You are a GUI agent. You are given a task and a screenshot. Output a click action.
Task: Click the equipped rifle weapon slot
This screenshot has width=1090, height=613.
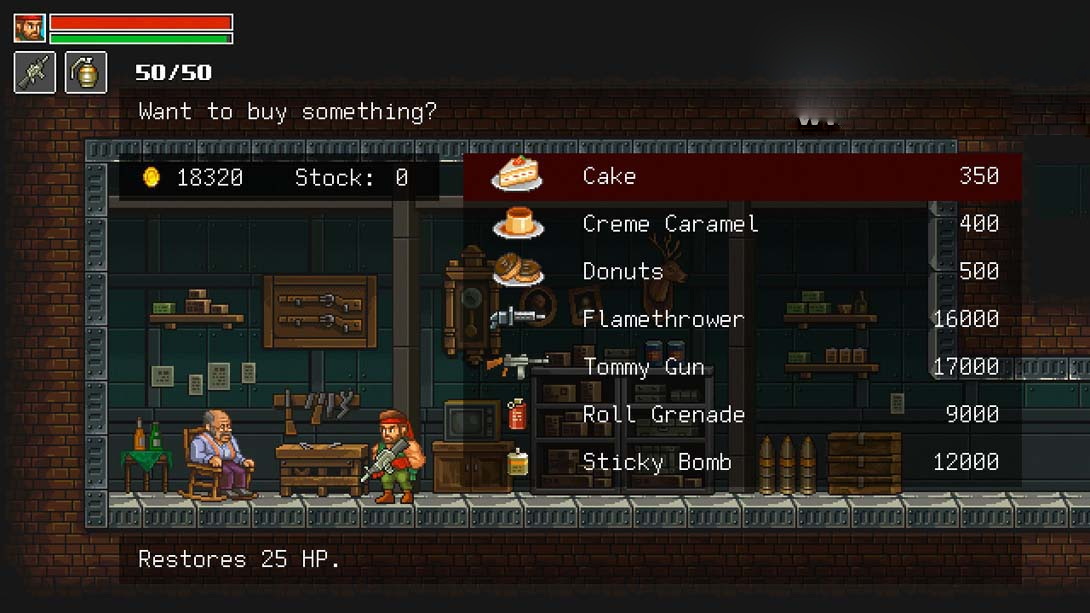35,73
